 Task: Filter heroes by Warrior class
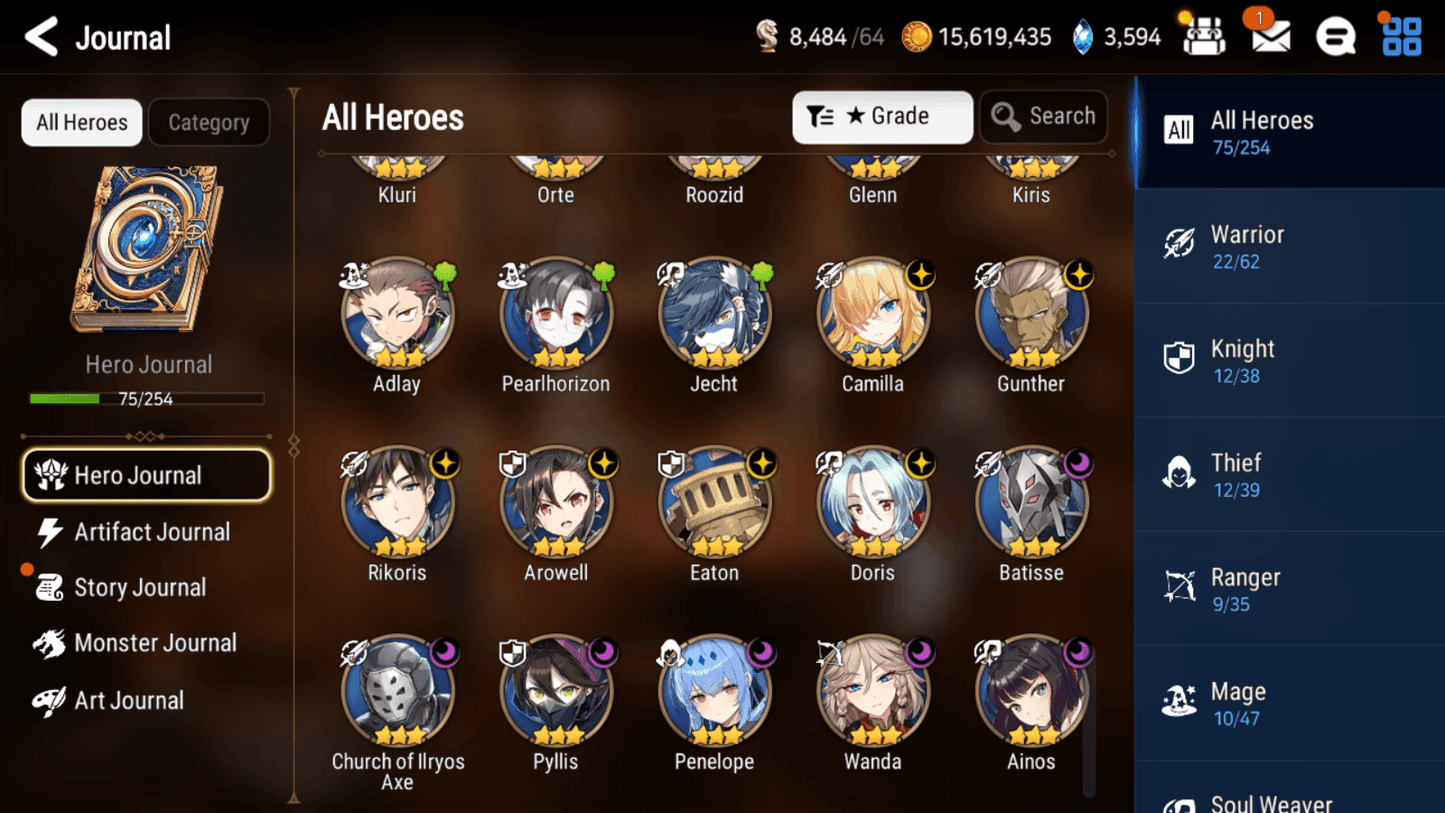(x=1289, y=247)
